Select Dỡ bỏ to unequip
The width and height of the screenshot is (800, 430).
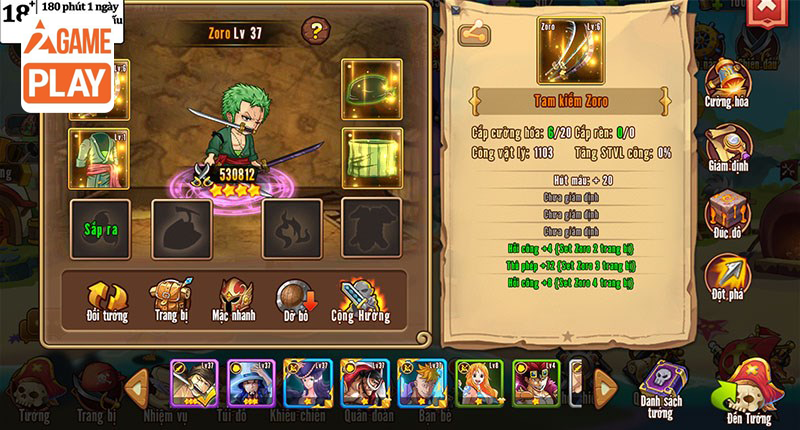296,300
